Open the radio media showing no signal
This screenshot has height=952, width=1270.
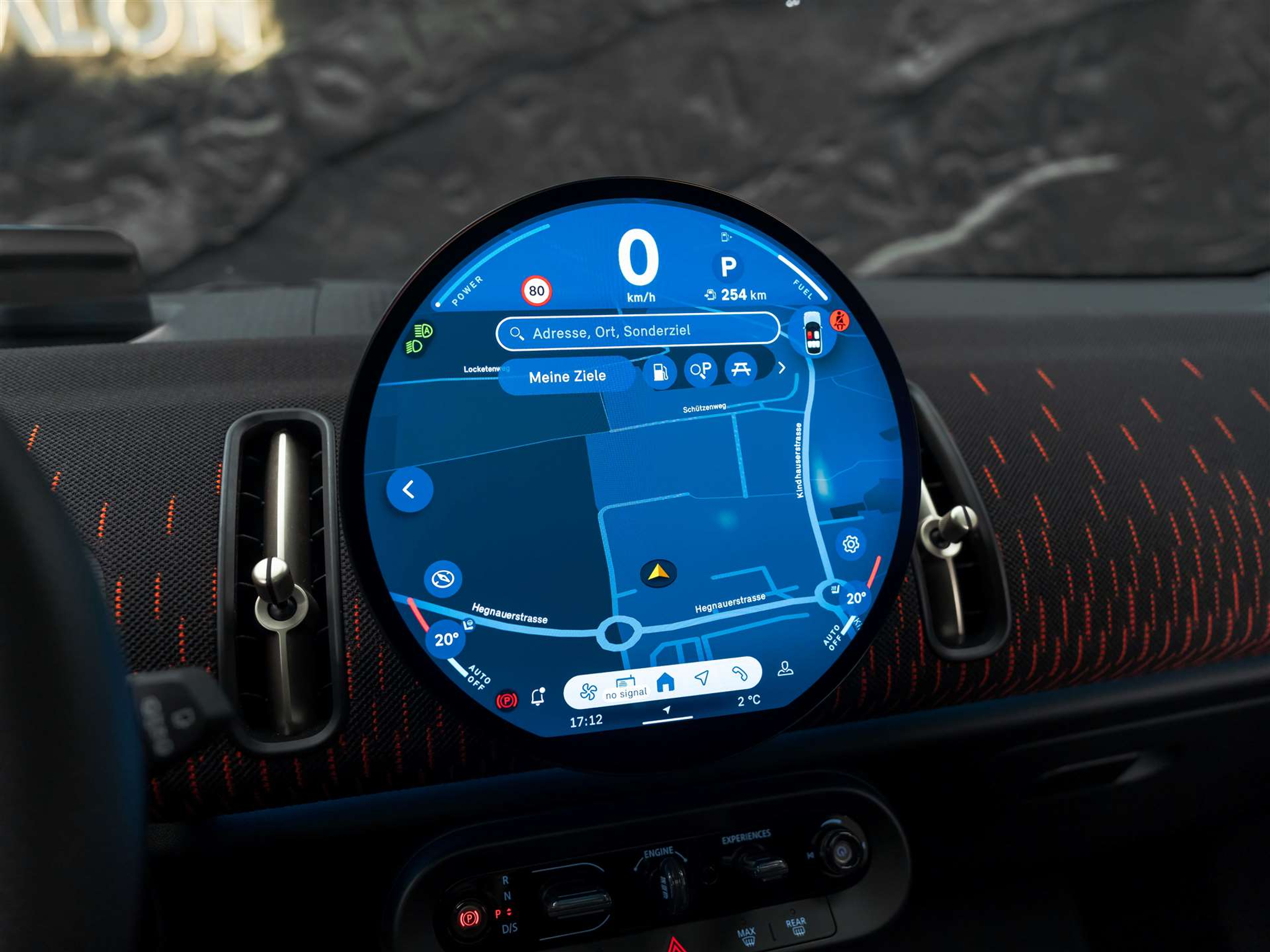point(626,687)
